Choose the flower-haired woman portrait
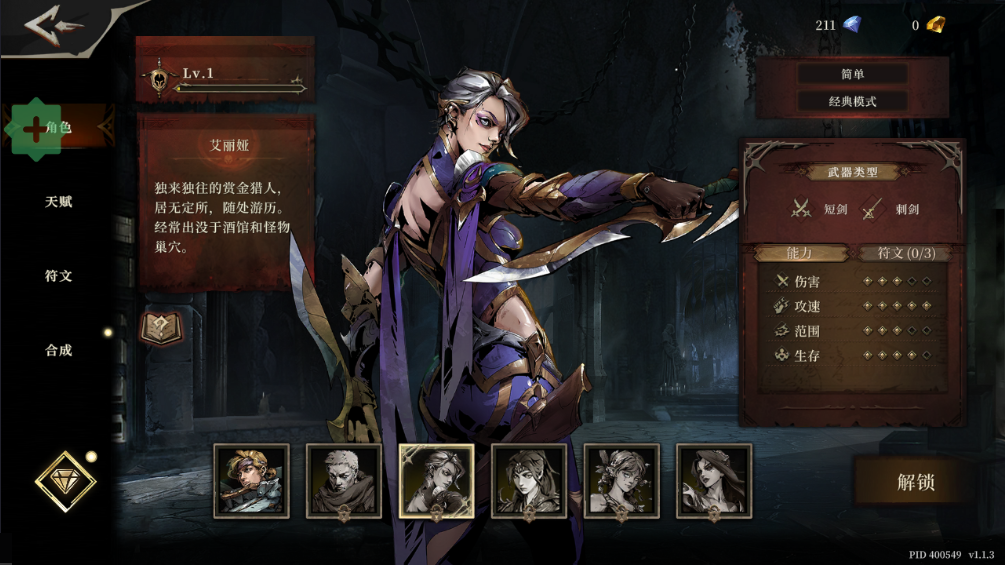1005x565 pixels. point(622,481)
